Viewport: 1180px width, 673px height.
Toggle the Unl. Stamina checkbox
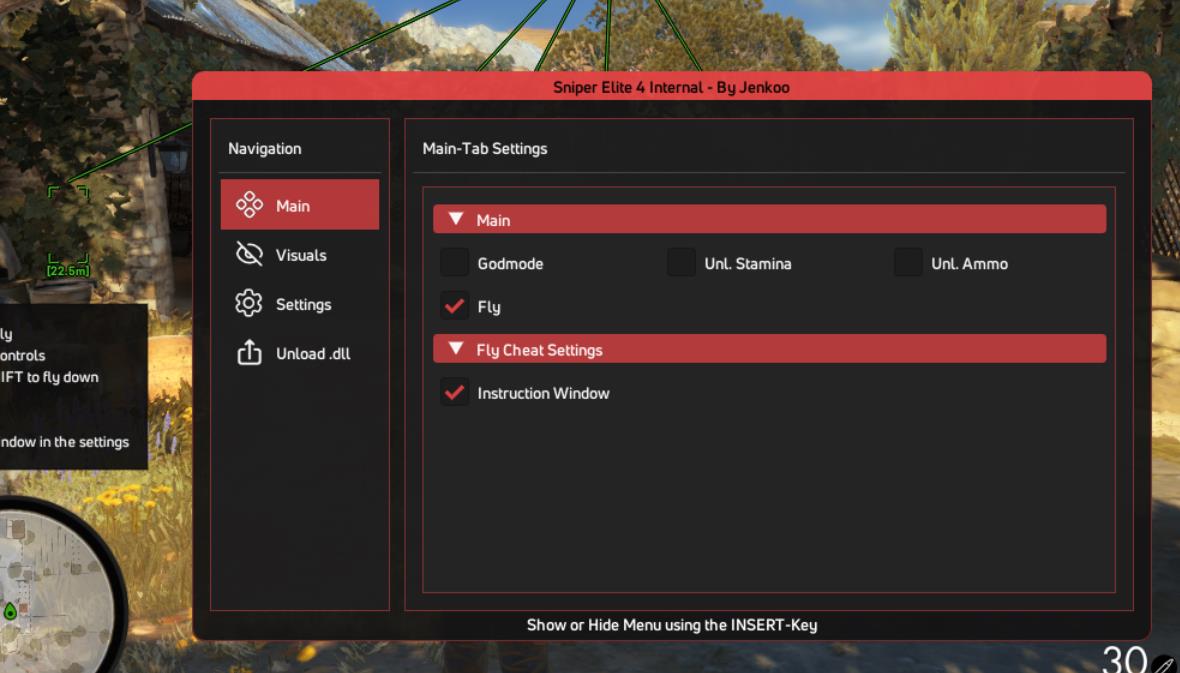click(x=681, y=263)
